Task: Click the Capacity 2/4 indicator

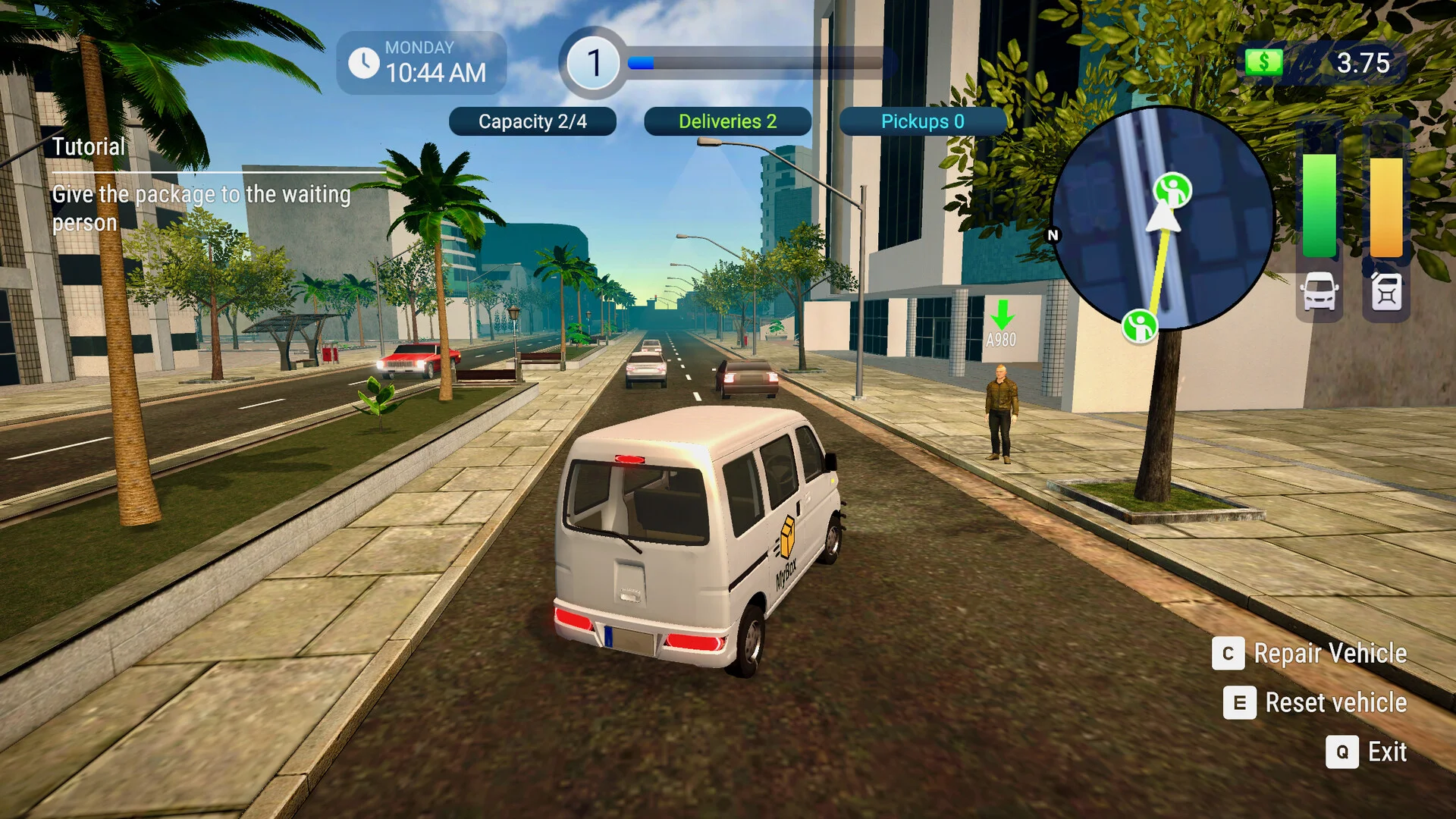Action: pos(532,121)
